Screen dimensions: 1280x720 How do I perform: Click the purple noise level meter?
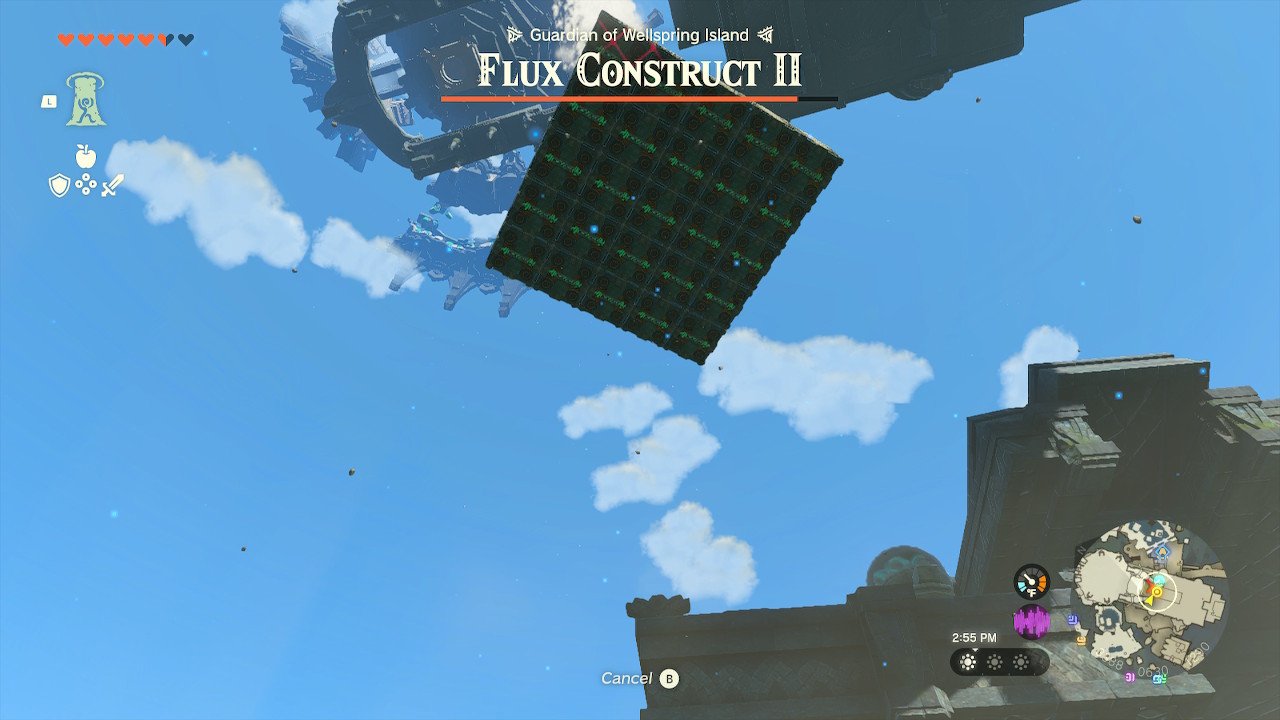pyautogui.click(x=1031, y=622)
